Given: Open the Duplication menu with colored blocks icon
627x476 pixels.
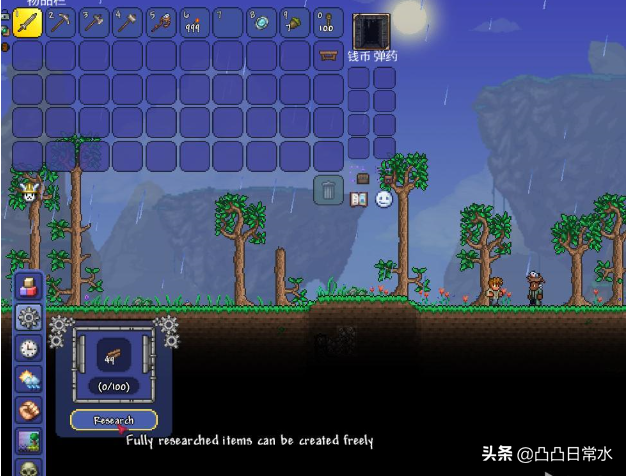Looking at the screenshot, I should click(28, 286).
